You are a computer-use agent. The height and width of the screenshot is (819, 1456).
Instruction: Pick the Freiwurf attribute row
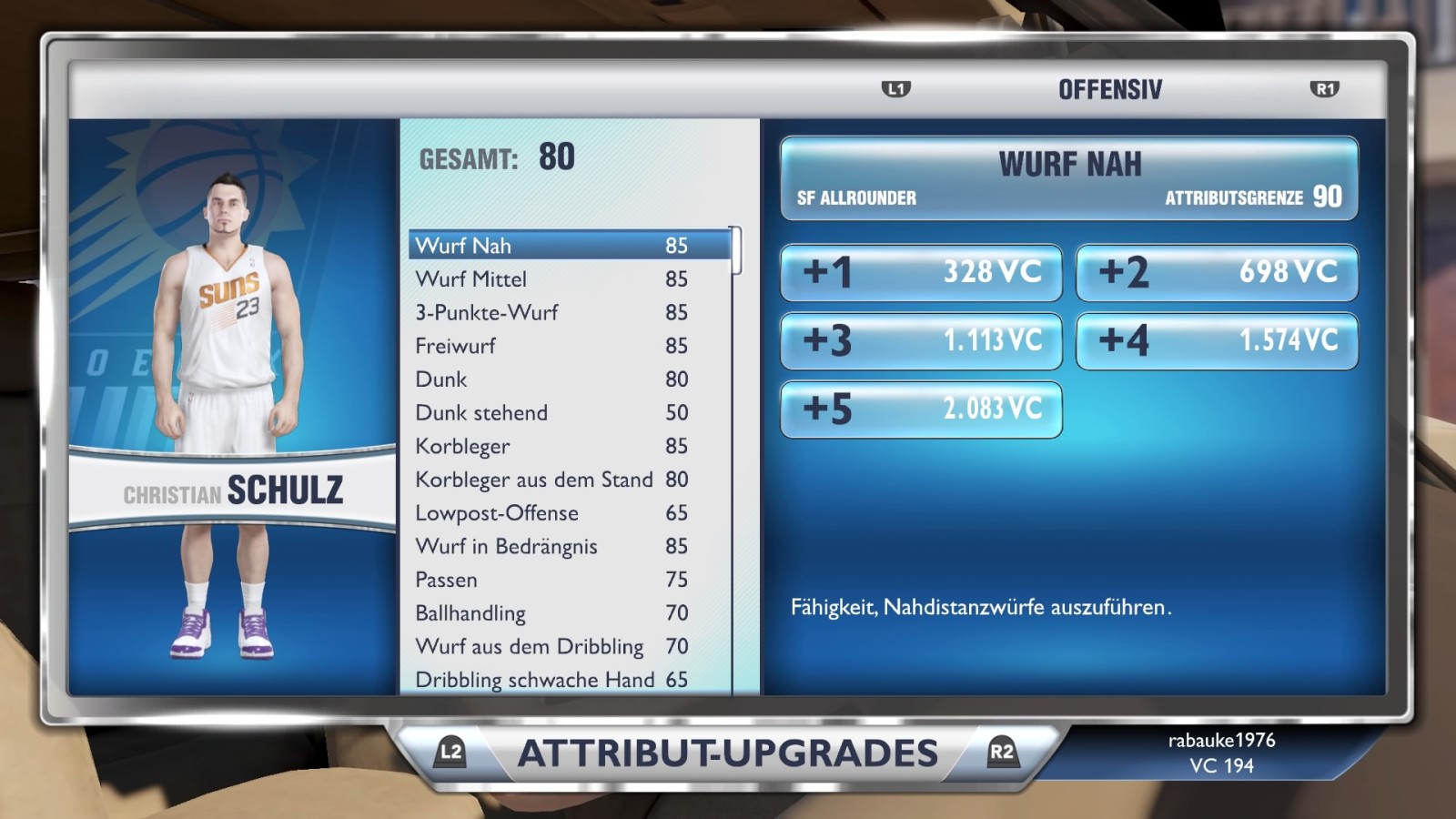(x=551, y=346)
